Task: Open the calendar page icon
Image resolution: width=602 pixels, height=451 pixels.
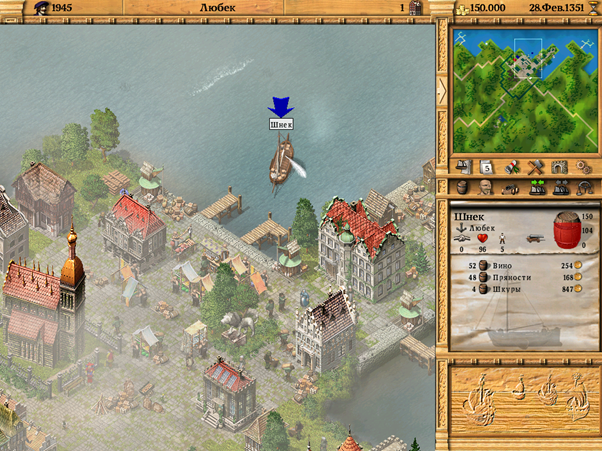Action: pyautogui.click(x=487, y=167)
